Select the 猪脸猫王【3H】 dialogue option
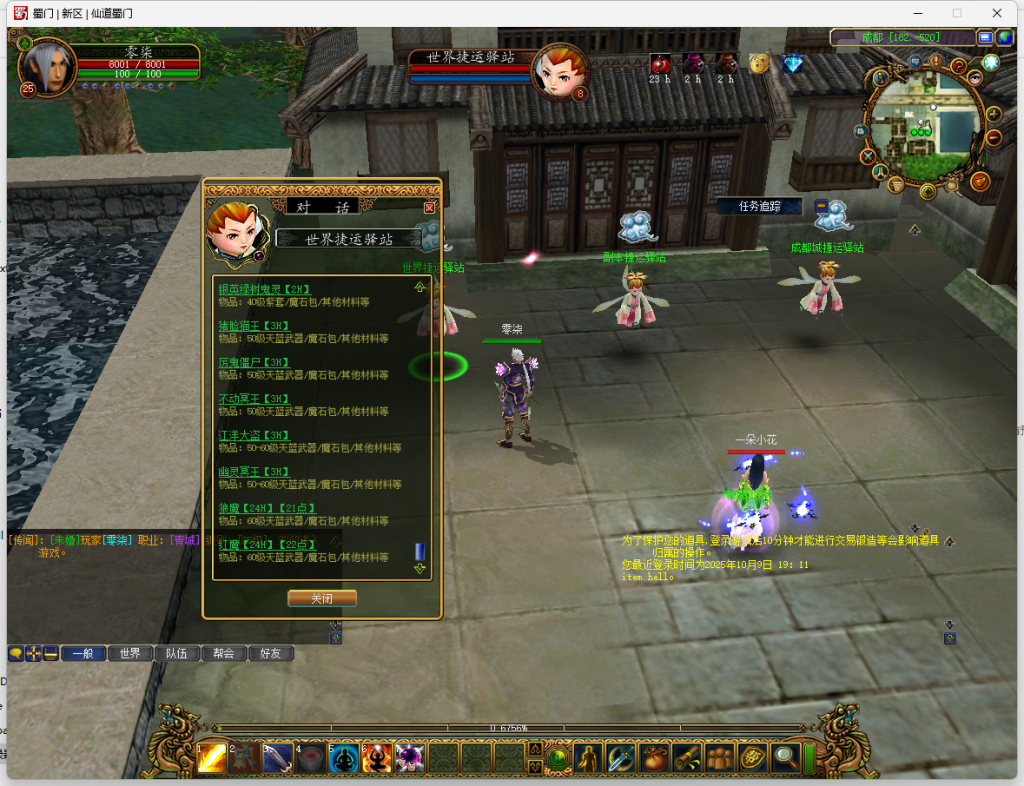 coord(254,325)
